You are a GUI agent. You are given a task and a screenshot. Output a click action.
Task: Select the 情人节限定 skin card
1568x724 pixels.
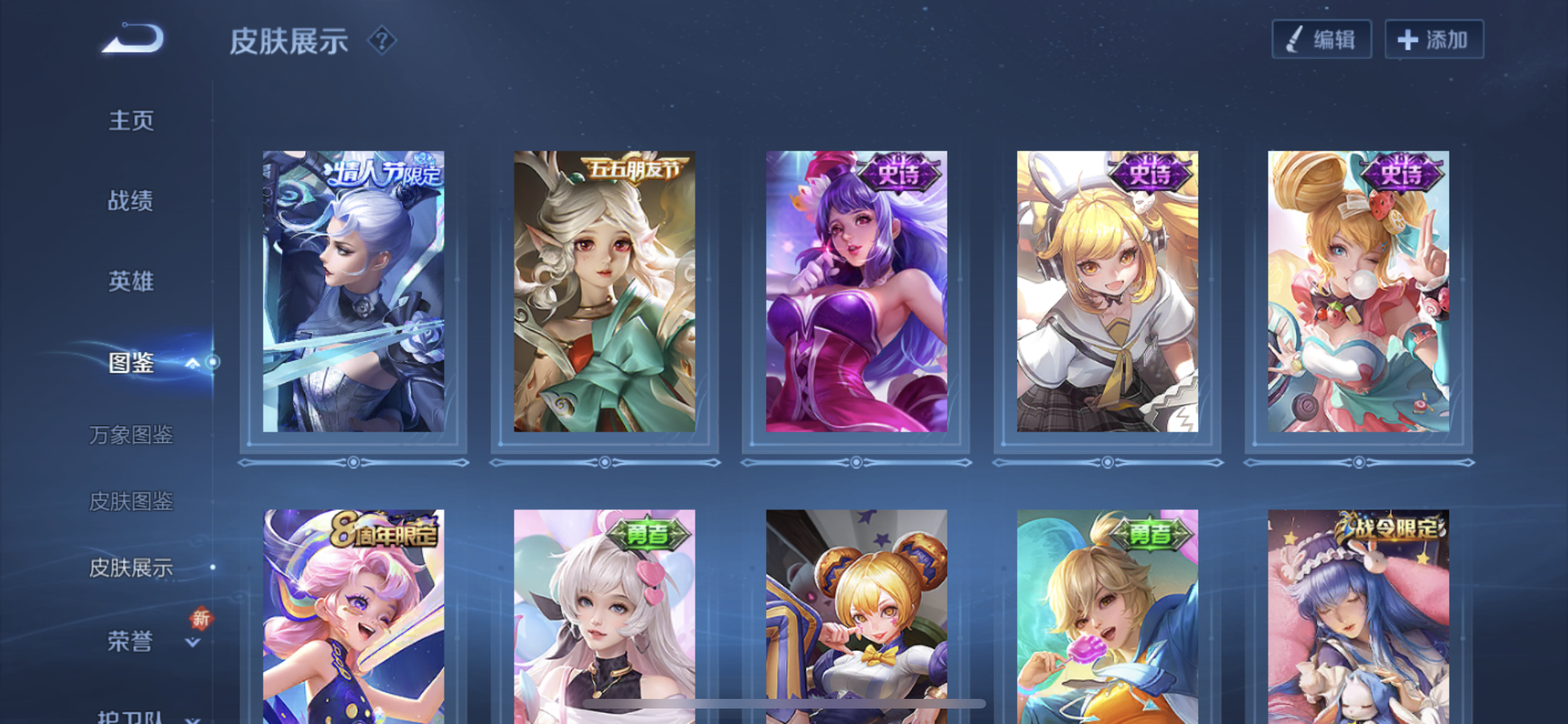click(353, 292)
